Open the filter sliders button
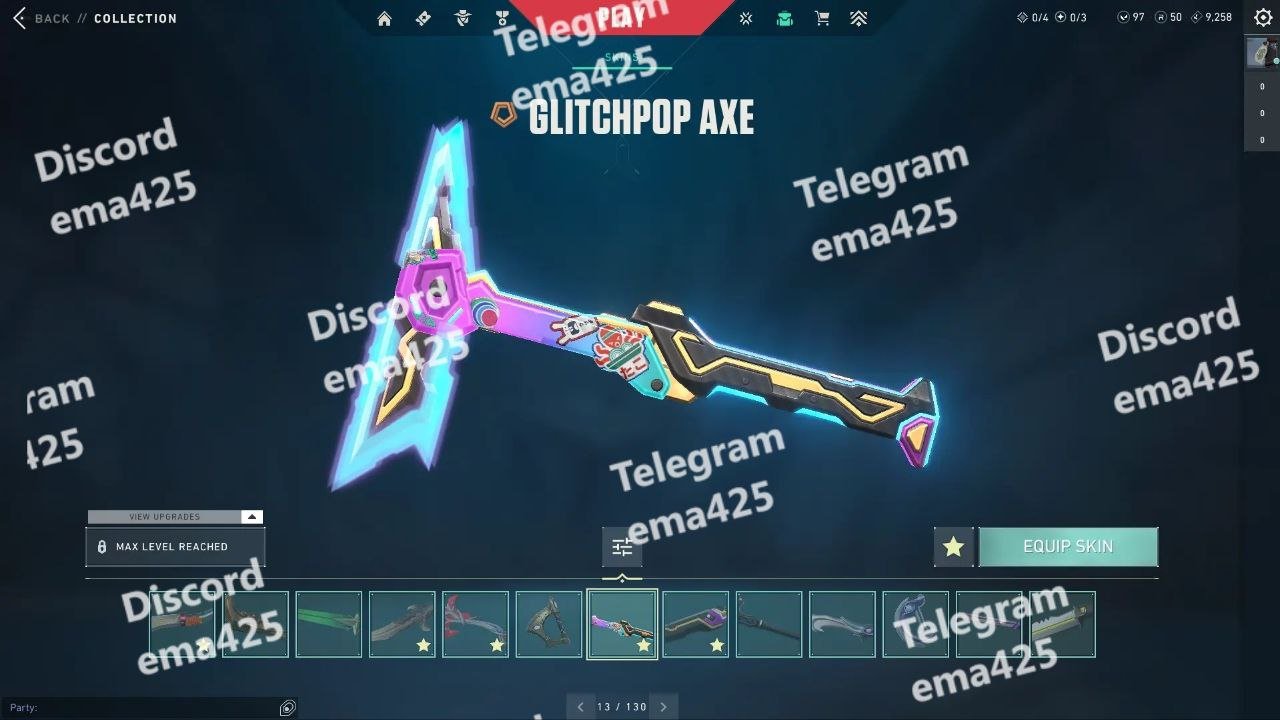Image resolution: width=1280 pixels, height=720 pixels. pos(622,547)
